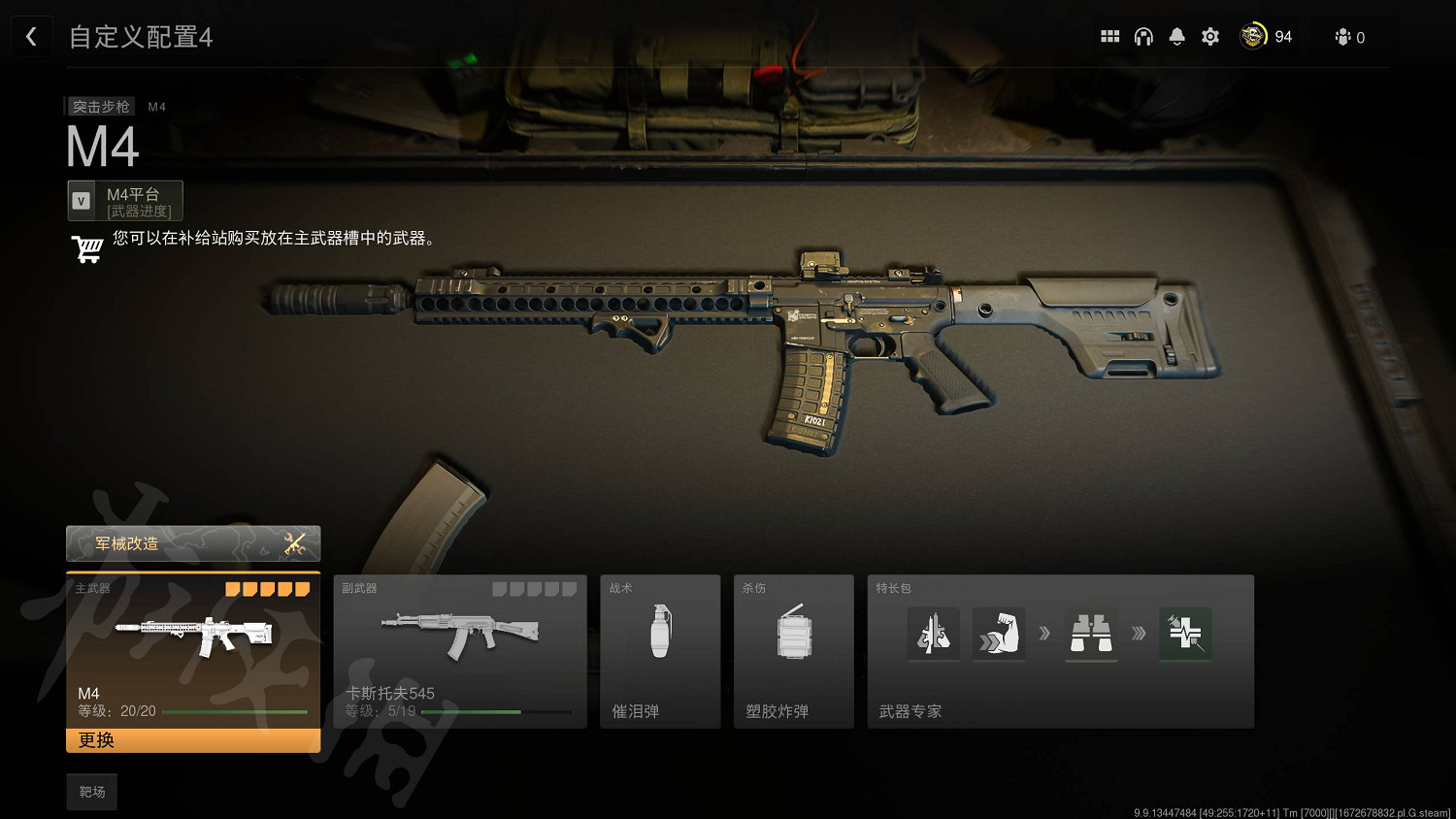
Task: Open the Gunsmith (军械改造) button
Action: pos(192,543)
